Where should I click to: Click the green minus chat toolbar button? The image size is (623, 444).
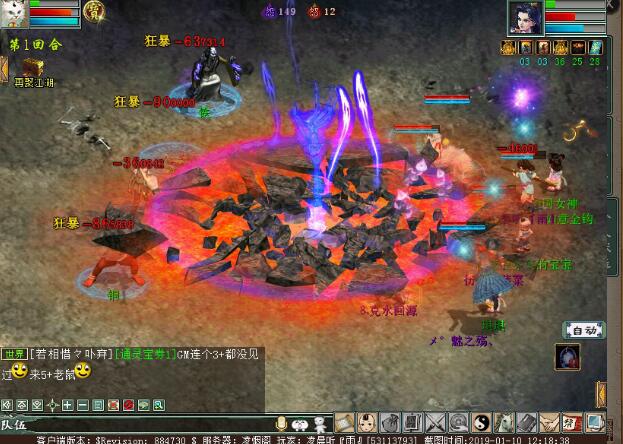tap(83, 405)
